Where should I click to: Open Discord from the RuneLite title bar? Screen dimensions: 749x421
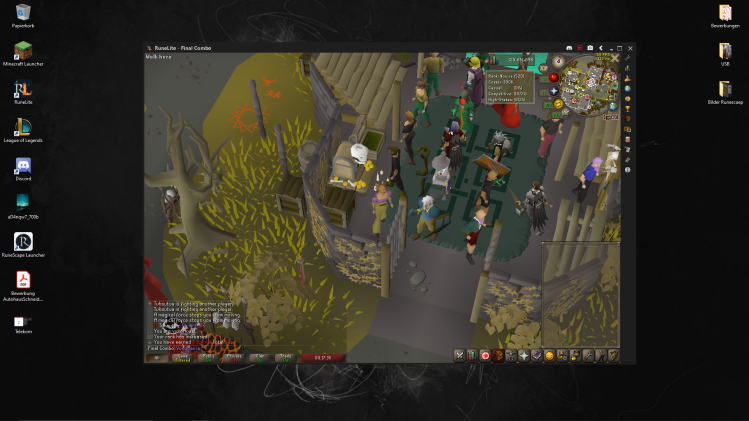tap(568, 47)
